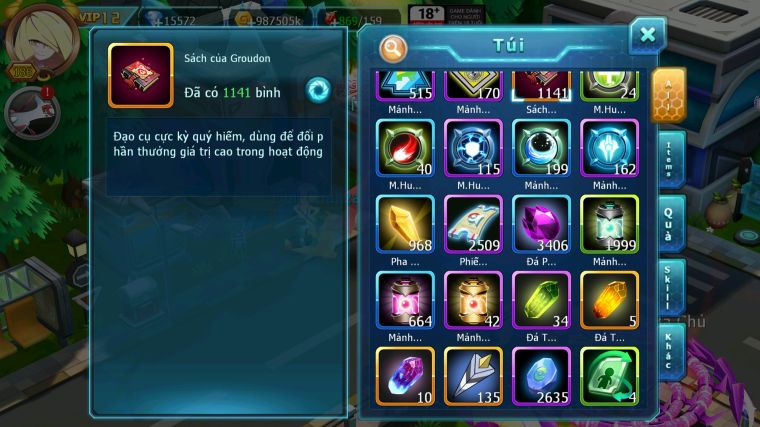
Task: Select the eye orb item with count 199
Action: coord(541,148)
